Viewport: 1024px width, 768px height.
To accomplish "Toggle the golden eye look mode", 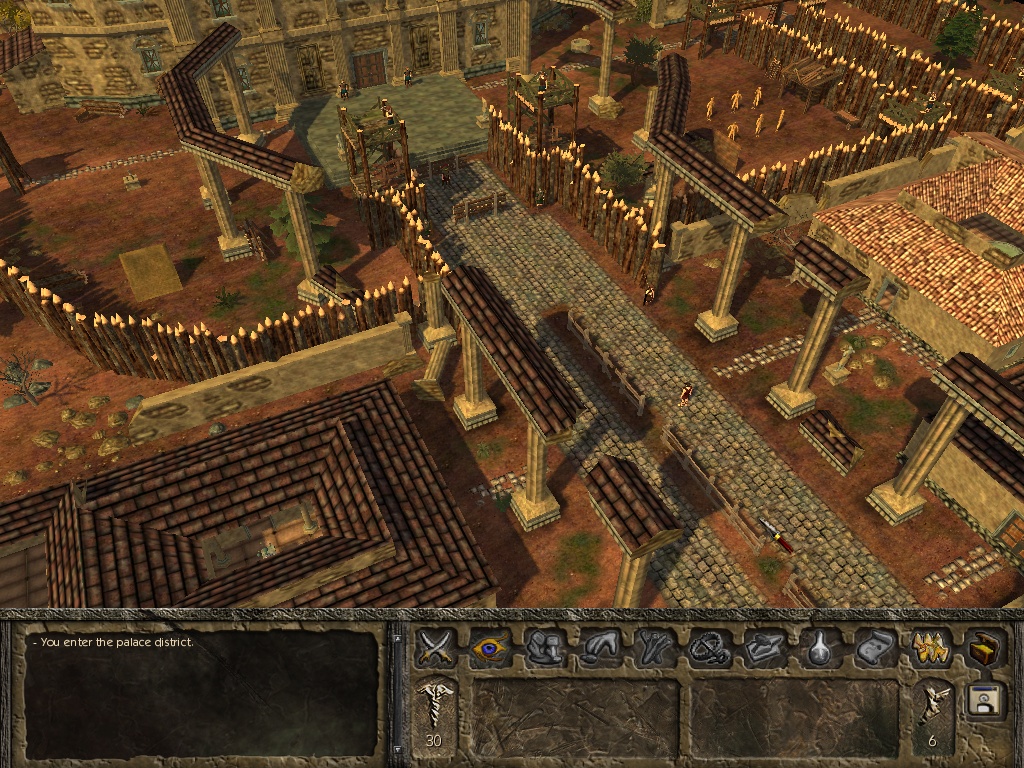I will point(490,648).
